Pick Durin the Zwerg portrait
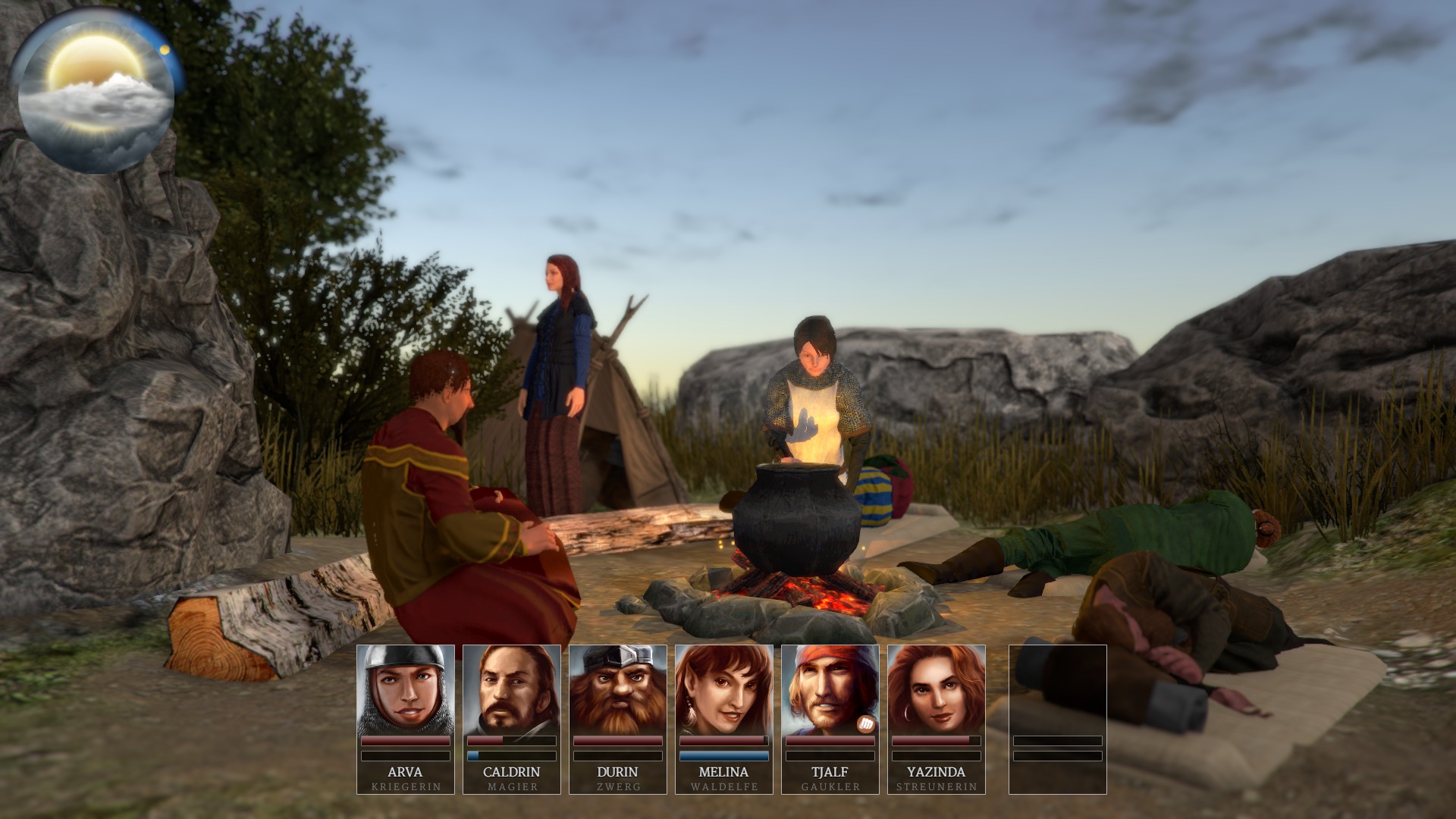 click(617, 690)
